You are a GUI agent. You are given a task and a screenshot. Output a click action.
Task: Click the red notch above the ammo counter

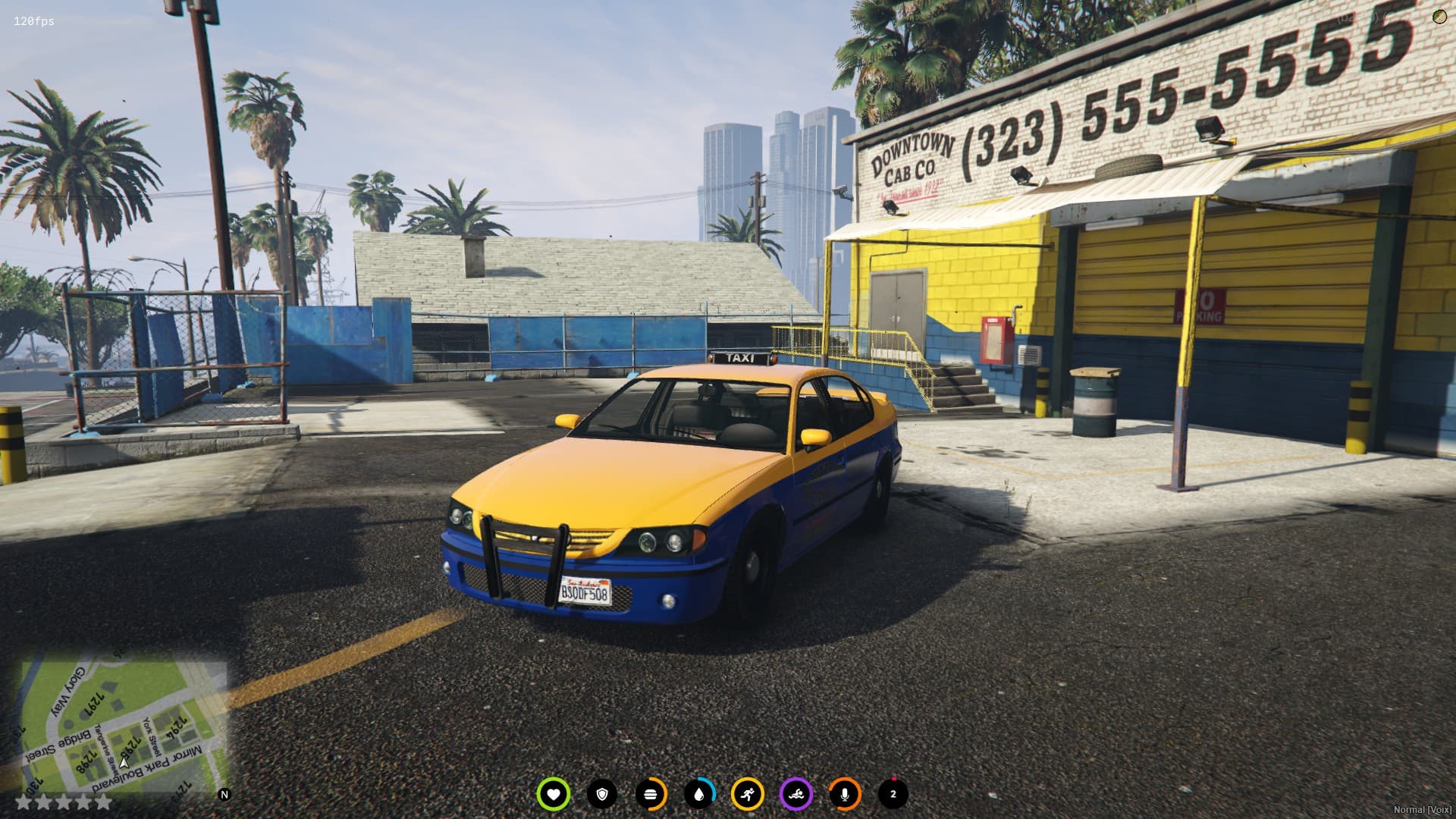coord(893,778)
